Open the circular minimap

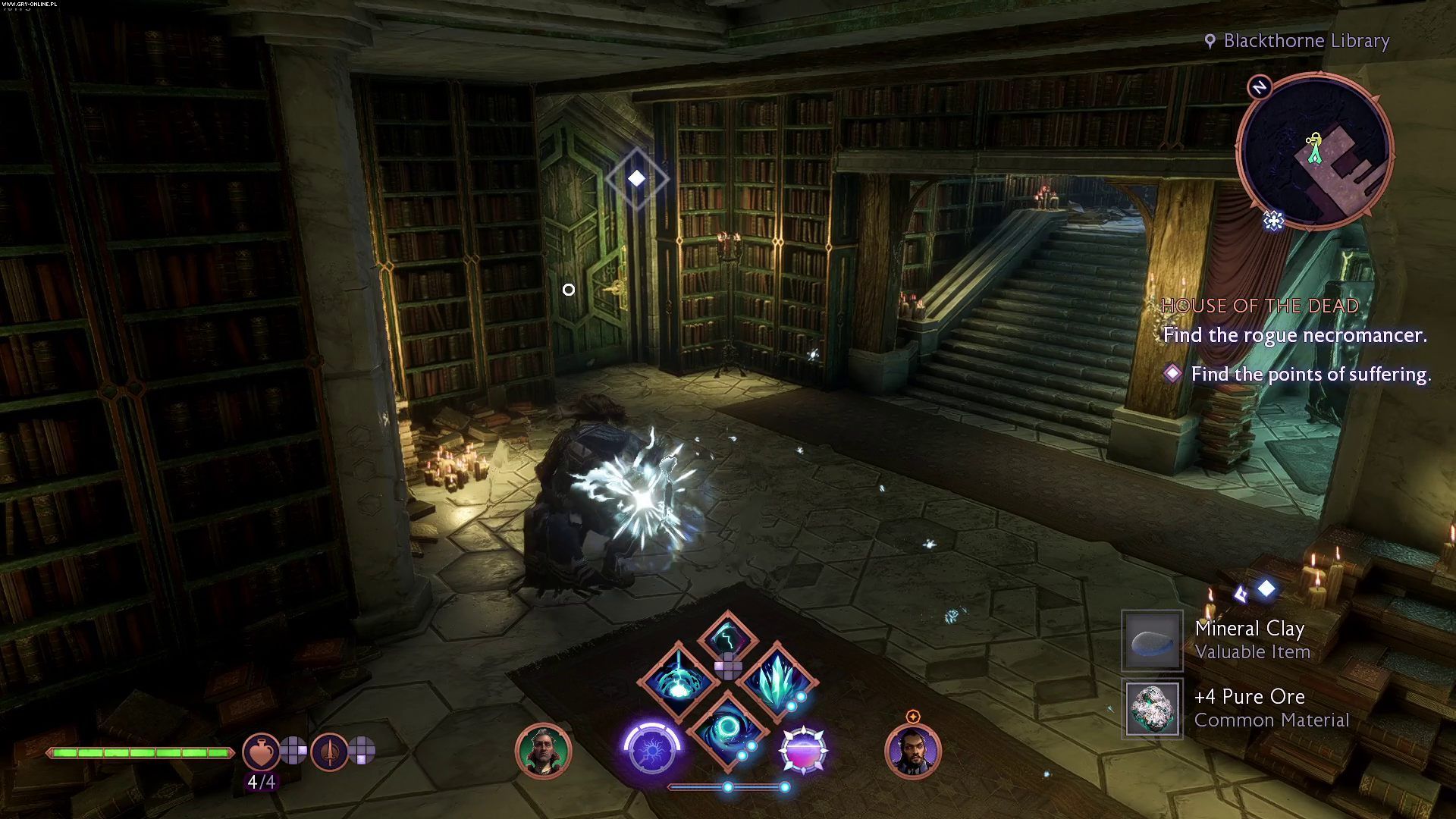1315,151
